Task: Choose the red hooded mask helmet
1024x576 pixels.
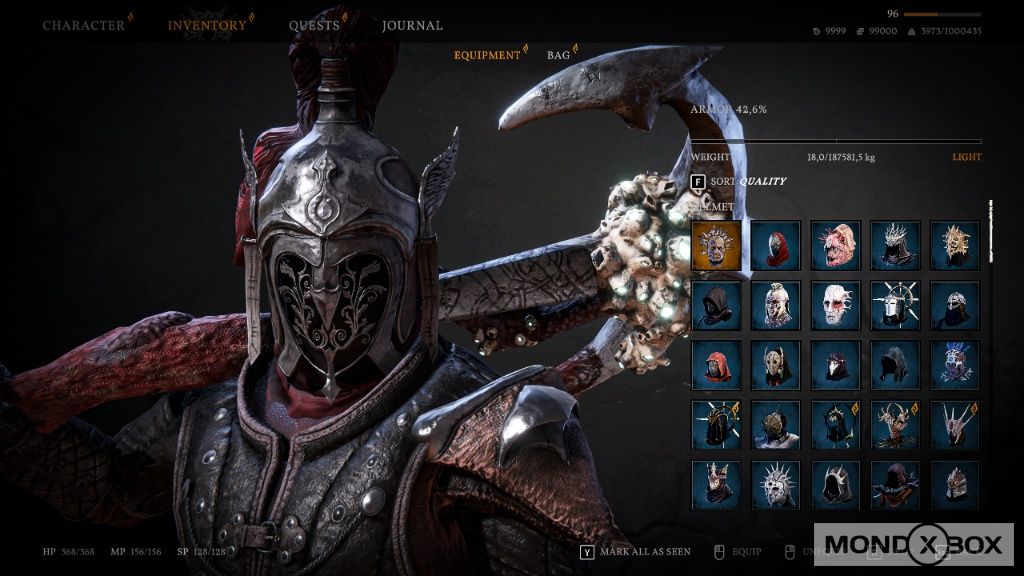Action: tap(776, 245)
